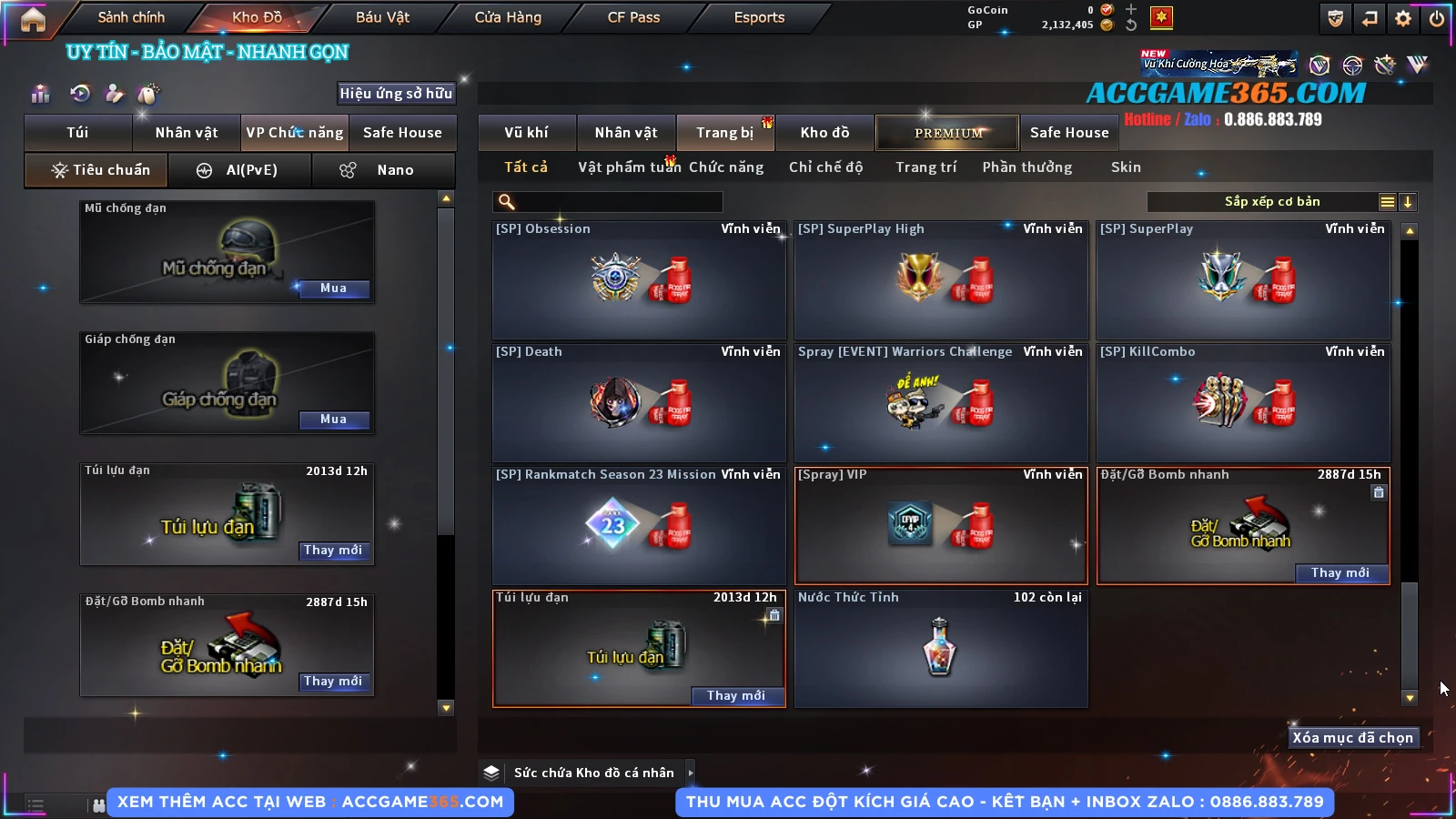Switch to the Báu Vật tab
The image size is (1456, 819).
point(382,17)
